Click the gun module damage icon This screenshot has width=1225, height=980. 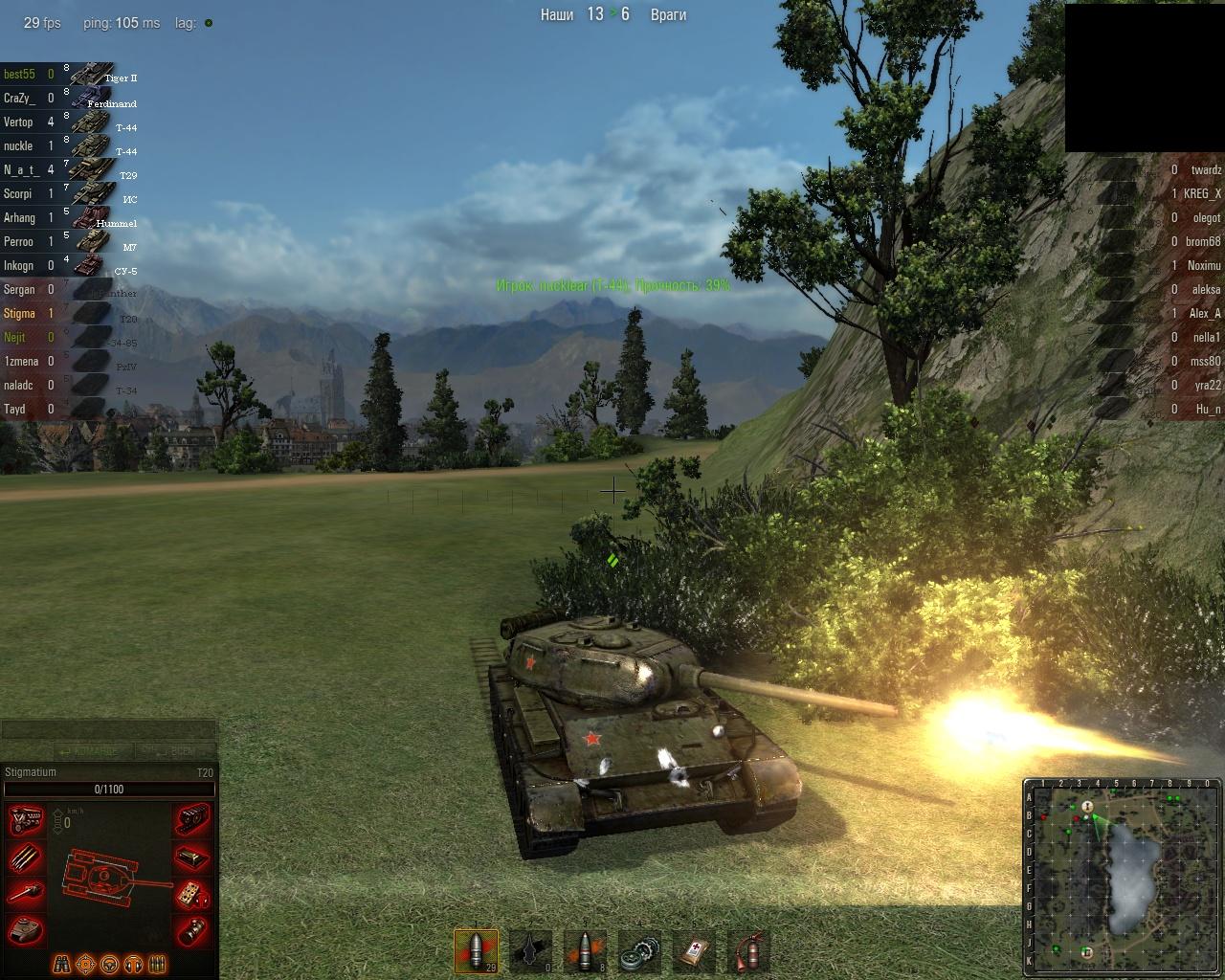coord(27,894)
